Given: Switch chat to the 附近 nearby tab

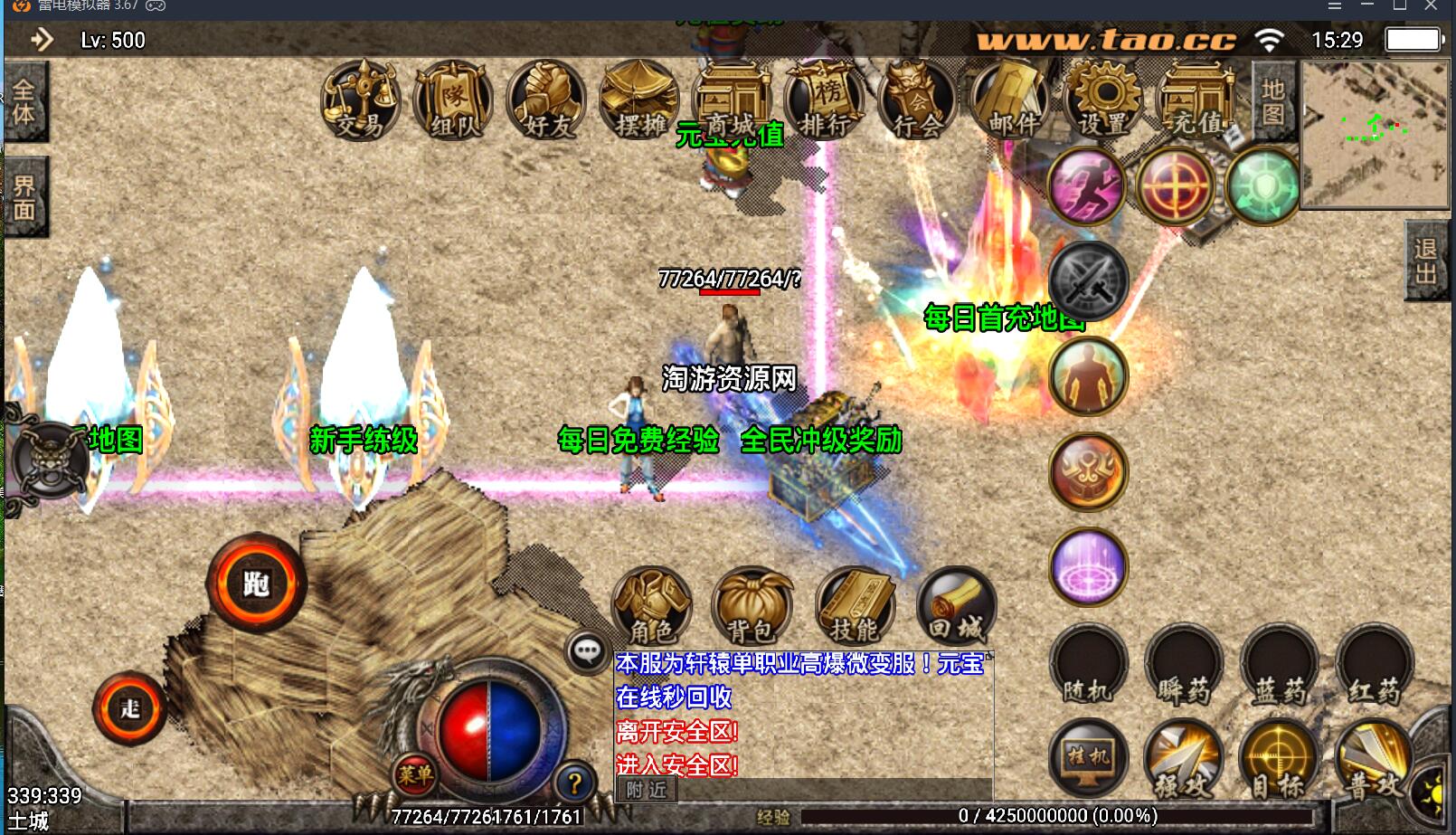Looking at the screenshot, I should [x=646, y=790].
